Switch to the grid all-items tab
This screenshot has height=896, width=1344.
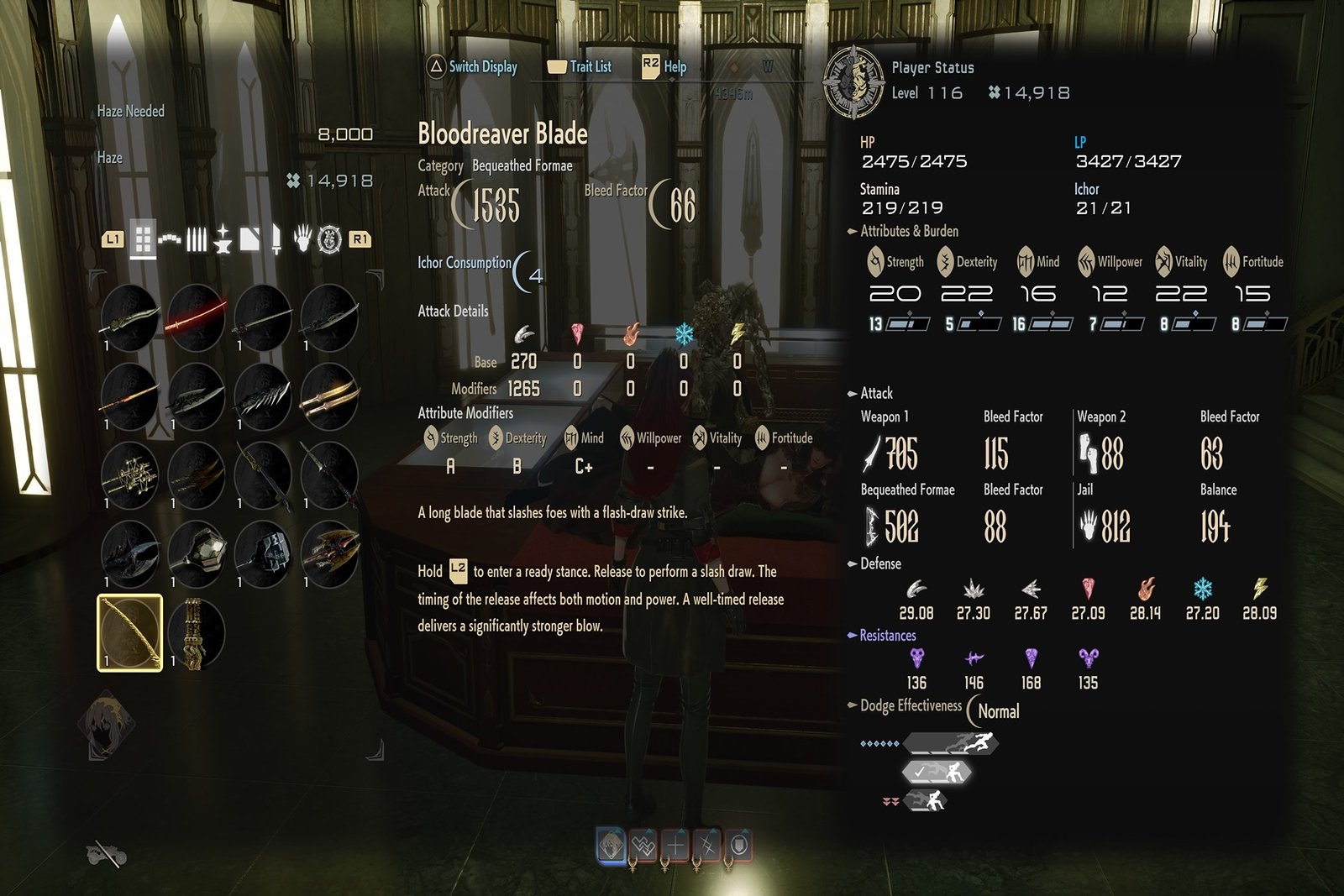[x=143, y=239]
